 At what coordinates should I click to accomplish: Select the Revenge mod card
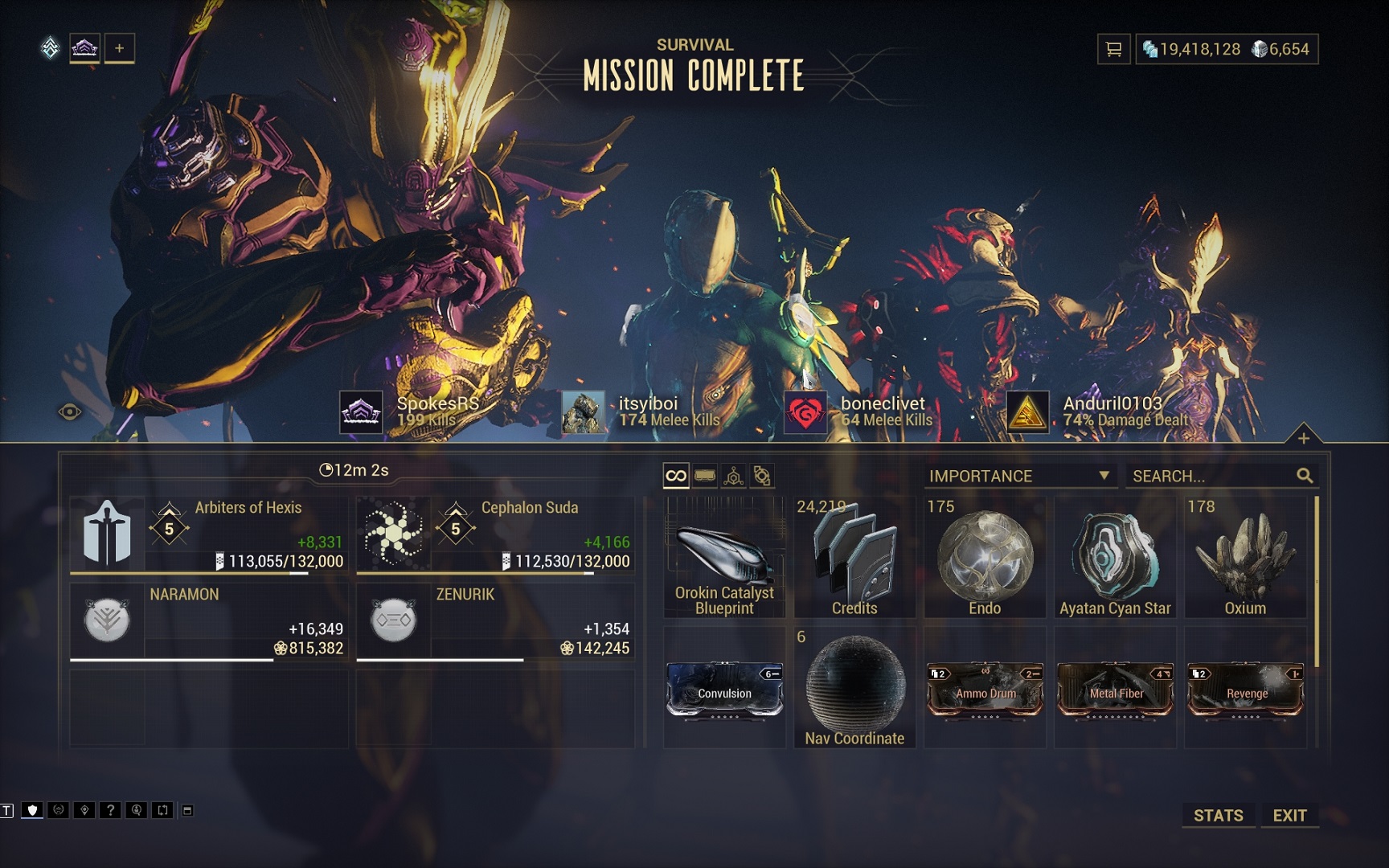point(1246,690)
